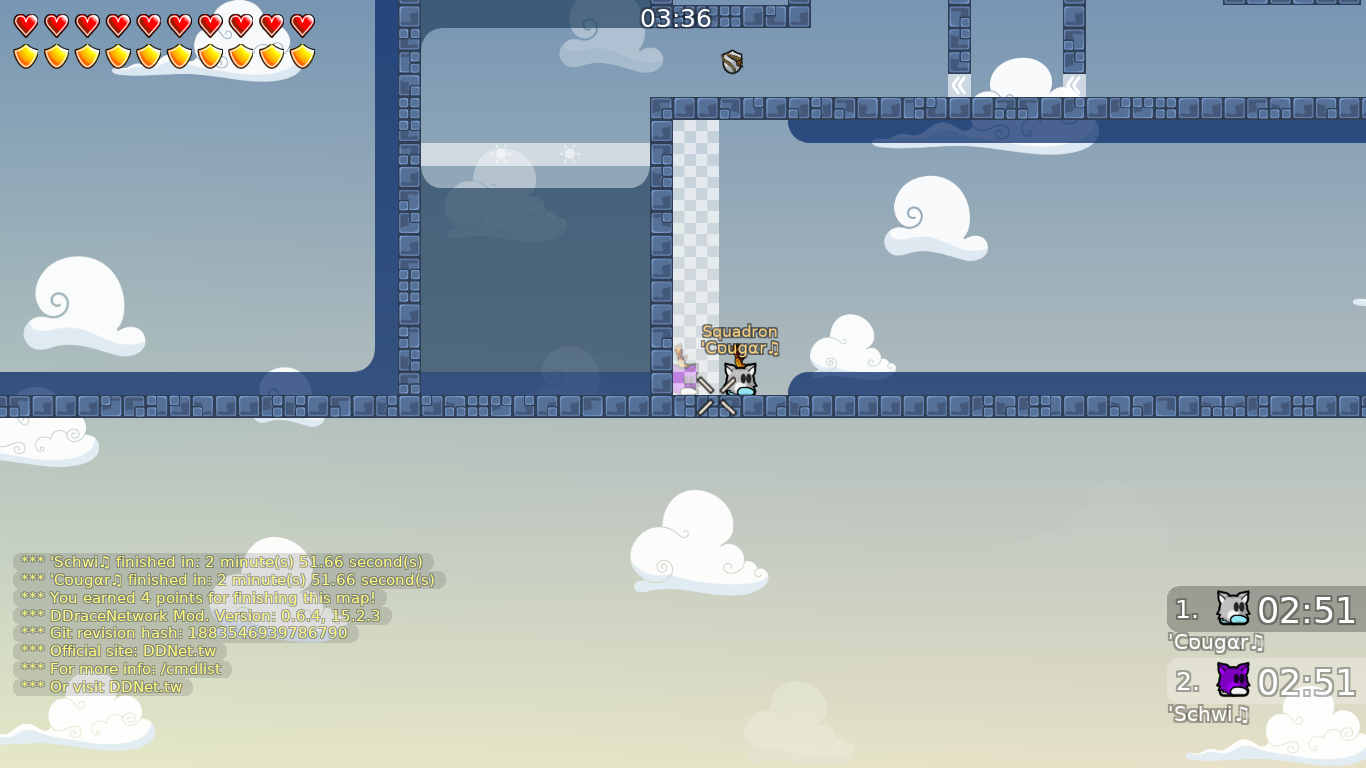Click the floating shield pickup near the timer
Viewport: 1366px width, 768px height.
point(730,63)
